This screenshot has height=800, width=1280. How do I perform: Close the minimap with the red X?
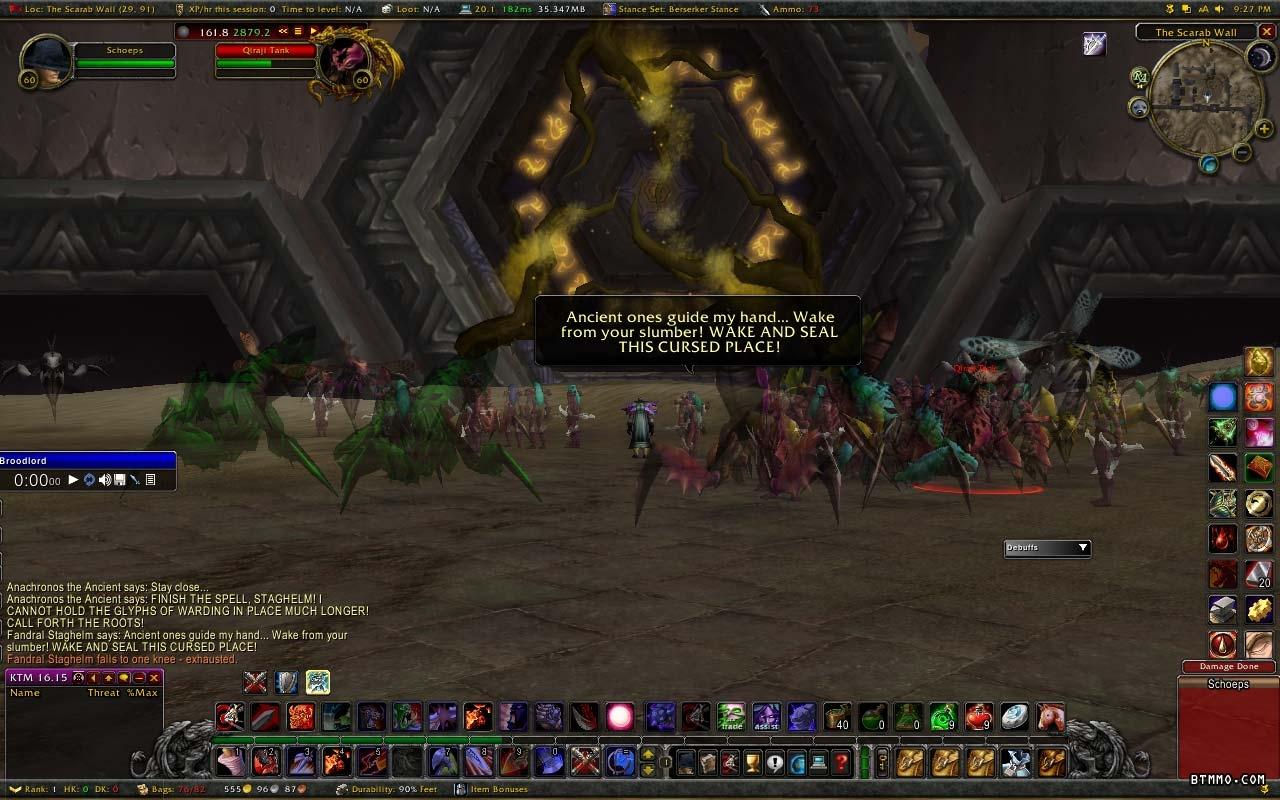click(1266, 32)
